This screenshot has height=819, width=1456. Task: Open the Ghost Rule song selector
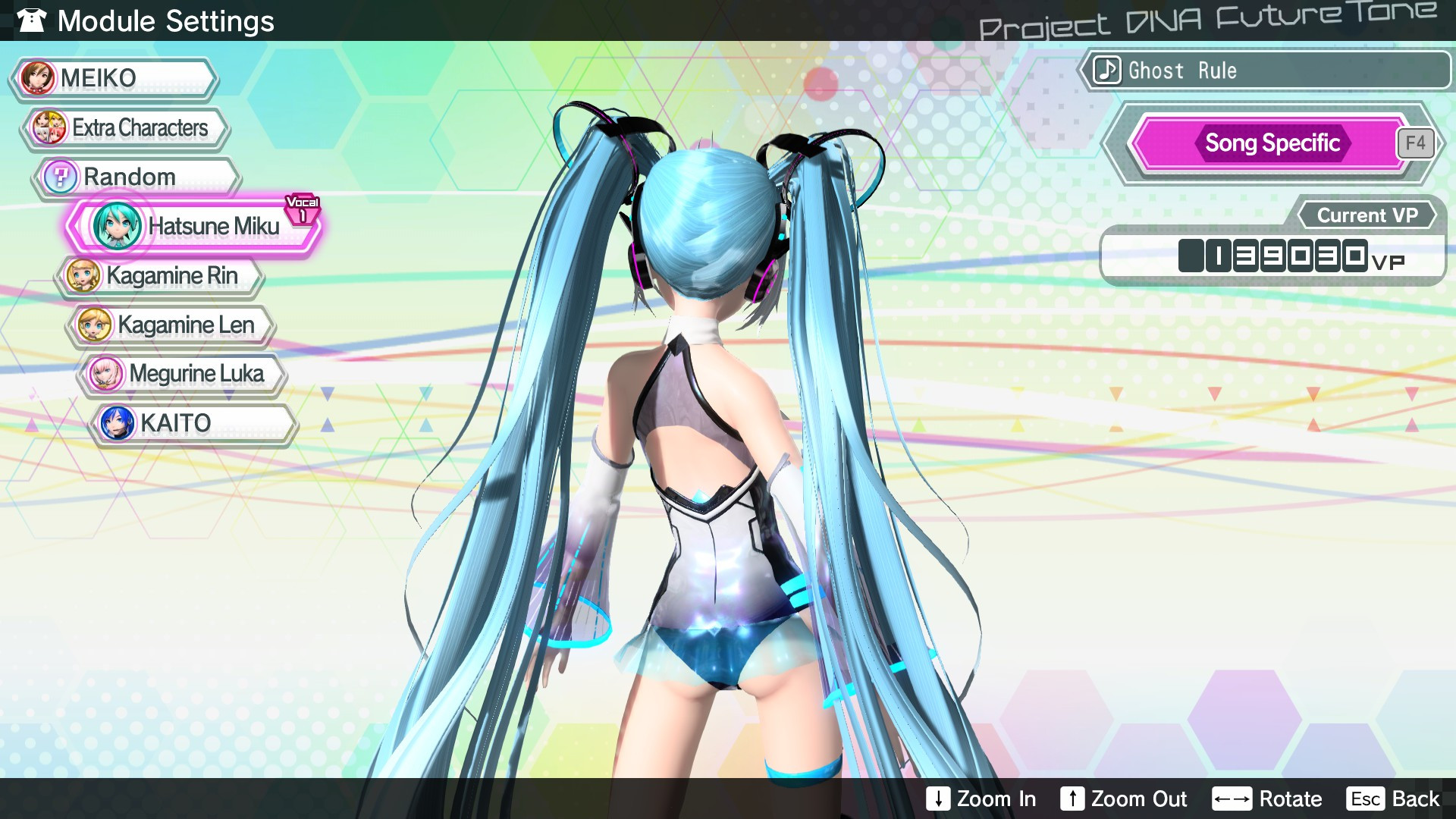click(x=1266, y=71)
